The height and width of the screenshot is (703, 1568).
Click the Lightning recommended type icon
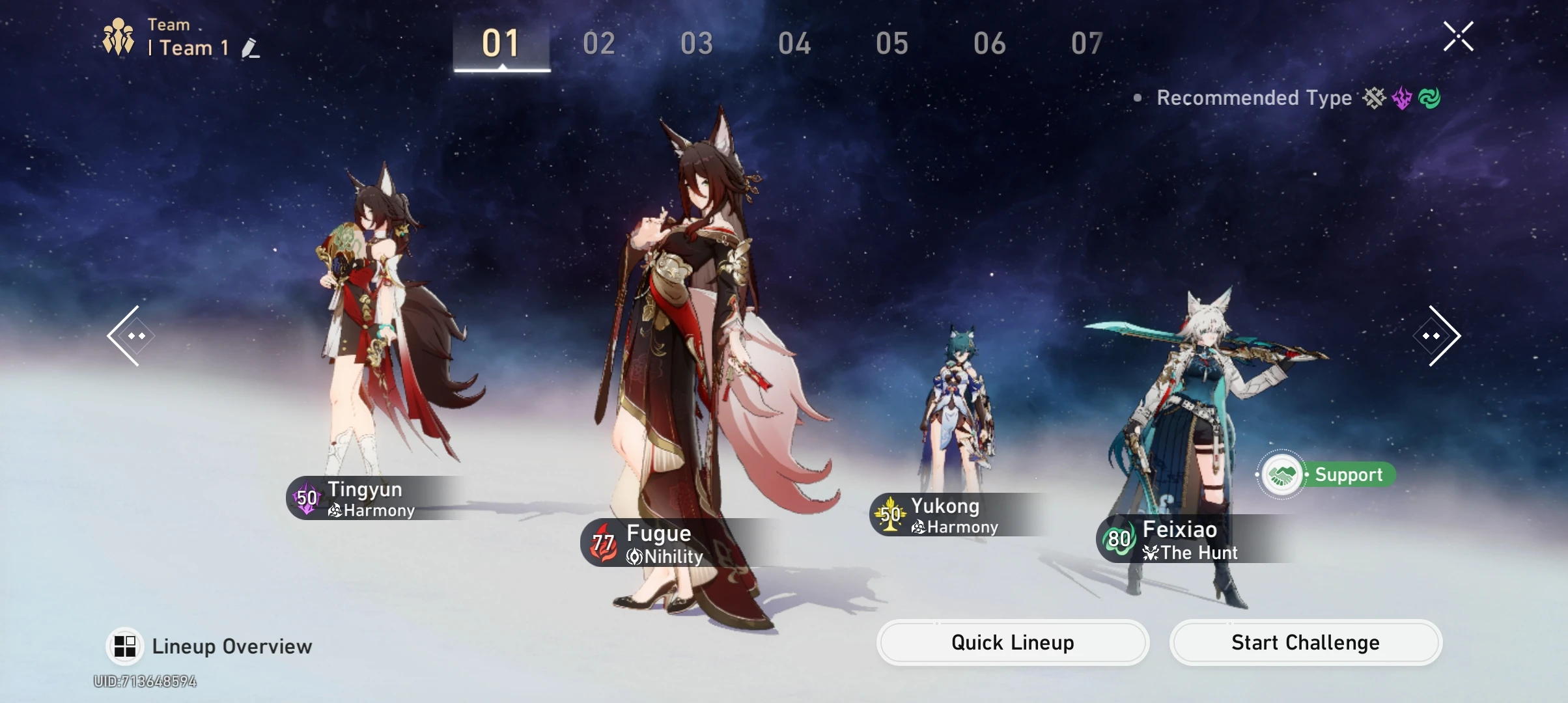click(1401, 98)
